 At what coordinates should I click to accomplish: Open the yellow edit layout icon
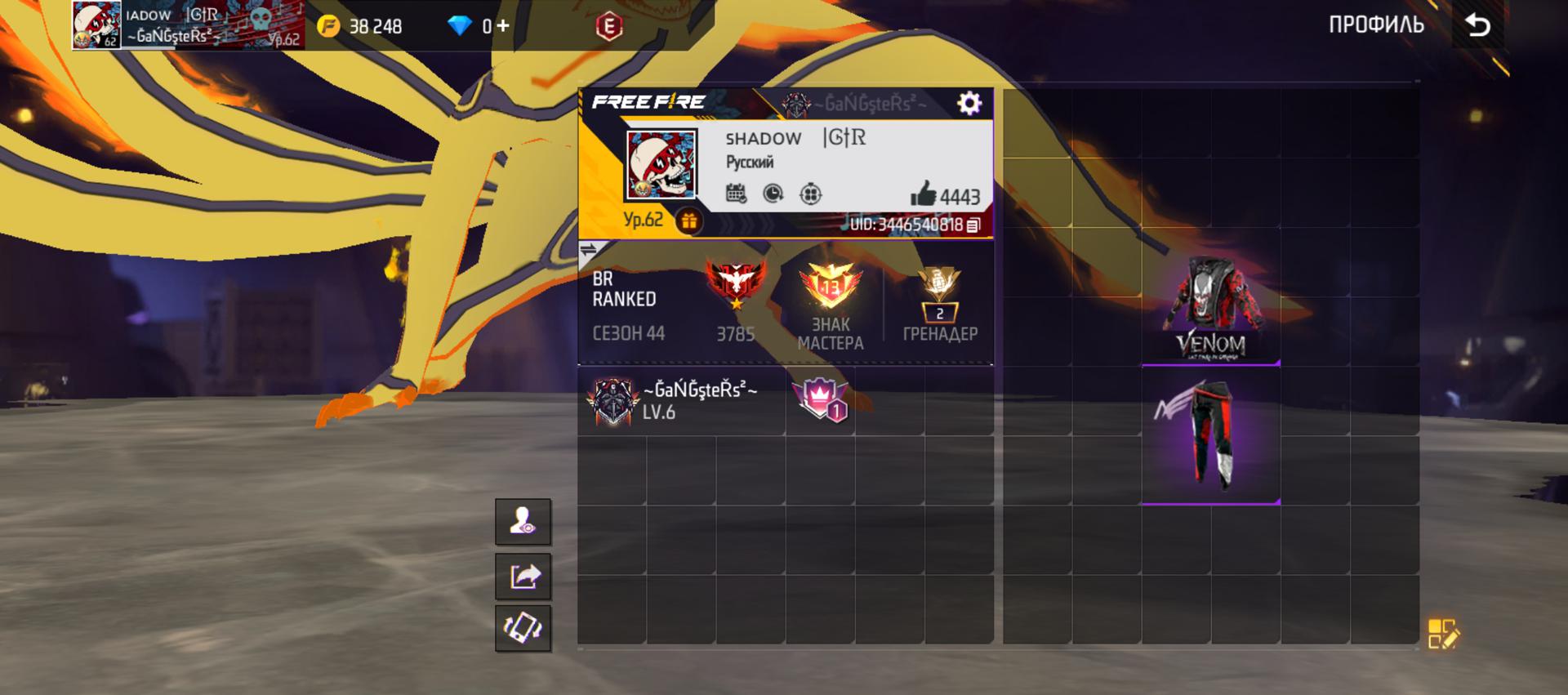click(1442, 634)
